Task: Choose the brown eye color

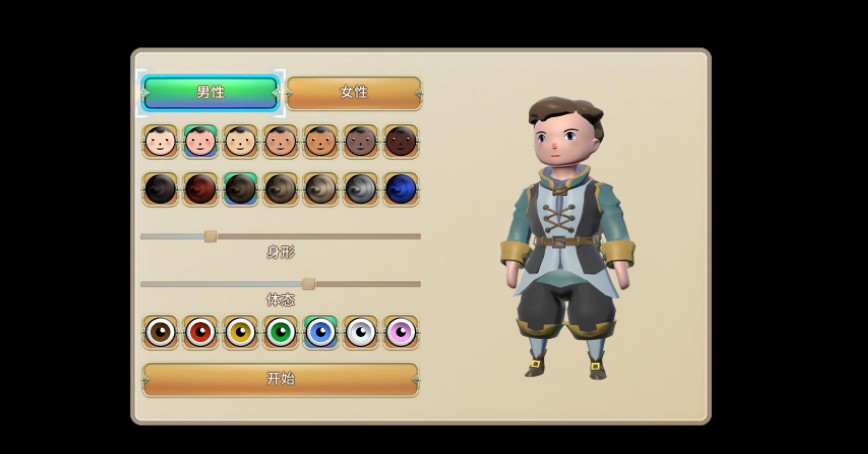Action: click(x=160, y=332)
